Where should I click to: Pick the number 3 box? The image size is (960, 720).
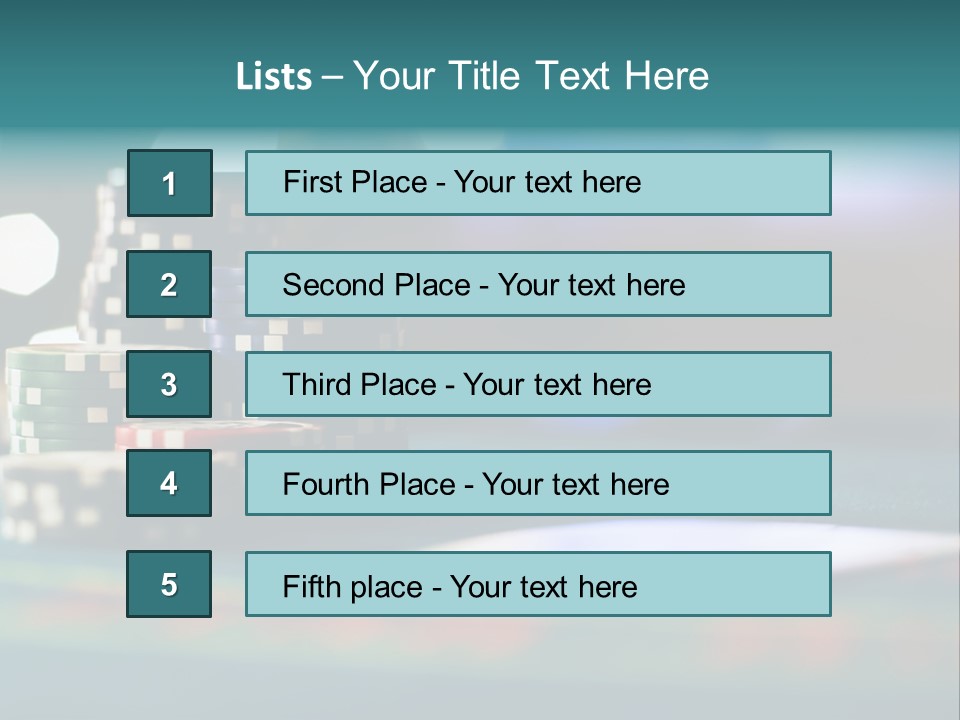pos(169,384)
